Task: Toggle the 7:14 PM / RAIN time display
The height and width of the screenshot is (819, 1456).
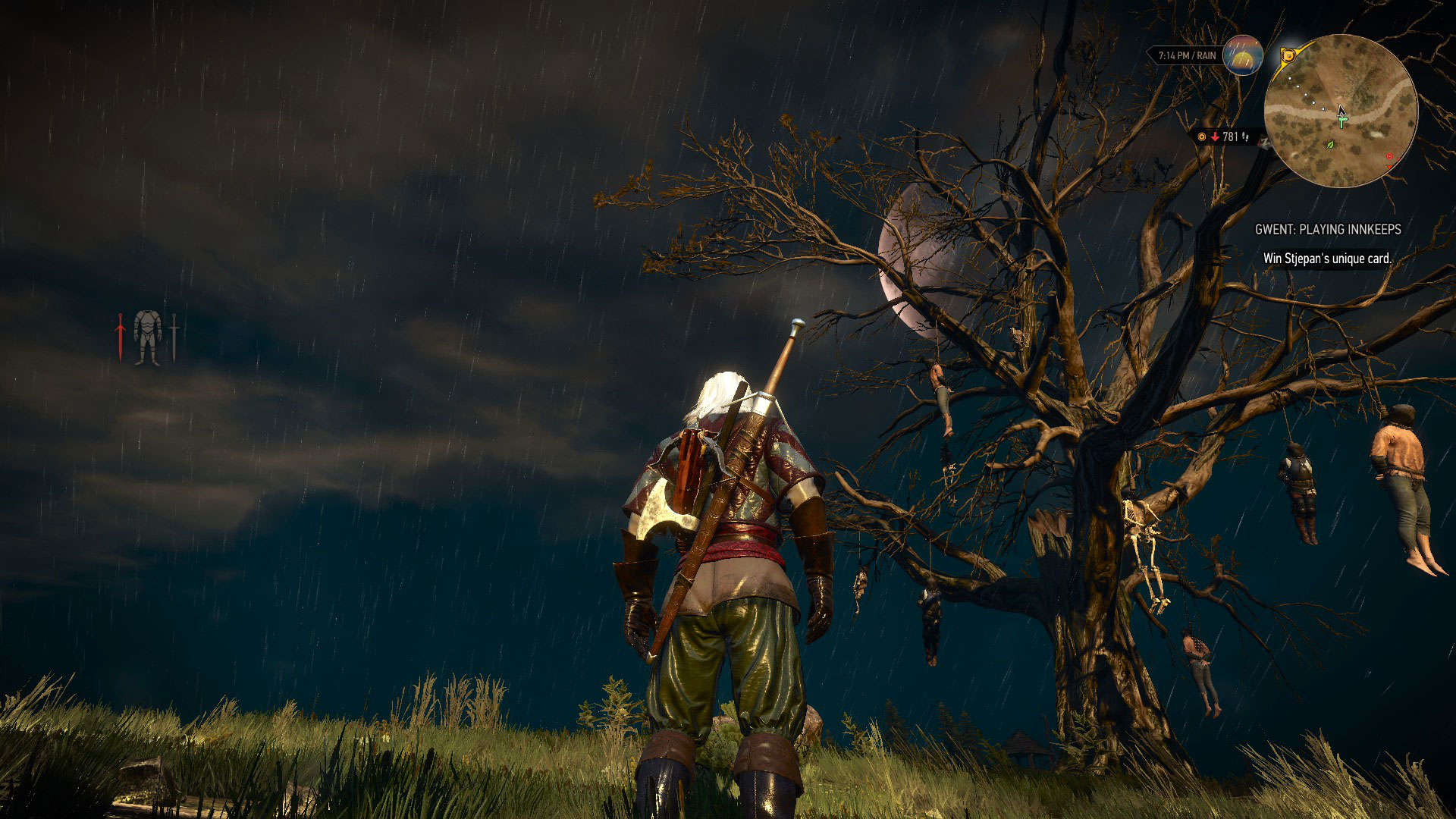Action: [1187, 55]
